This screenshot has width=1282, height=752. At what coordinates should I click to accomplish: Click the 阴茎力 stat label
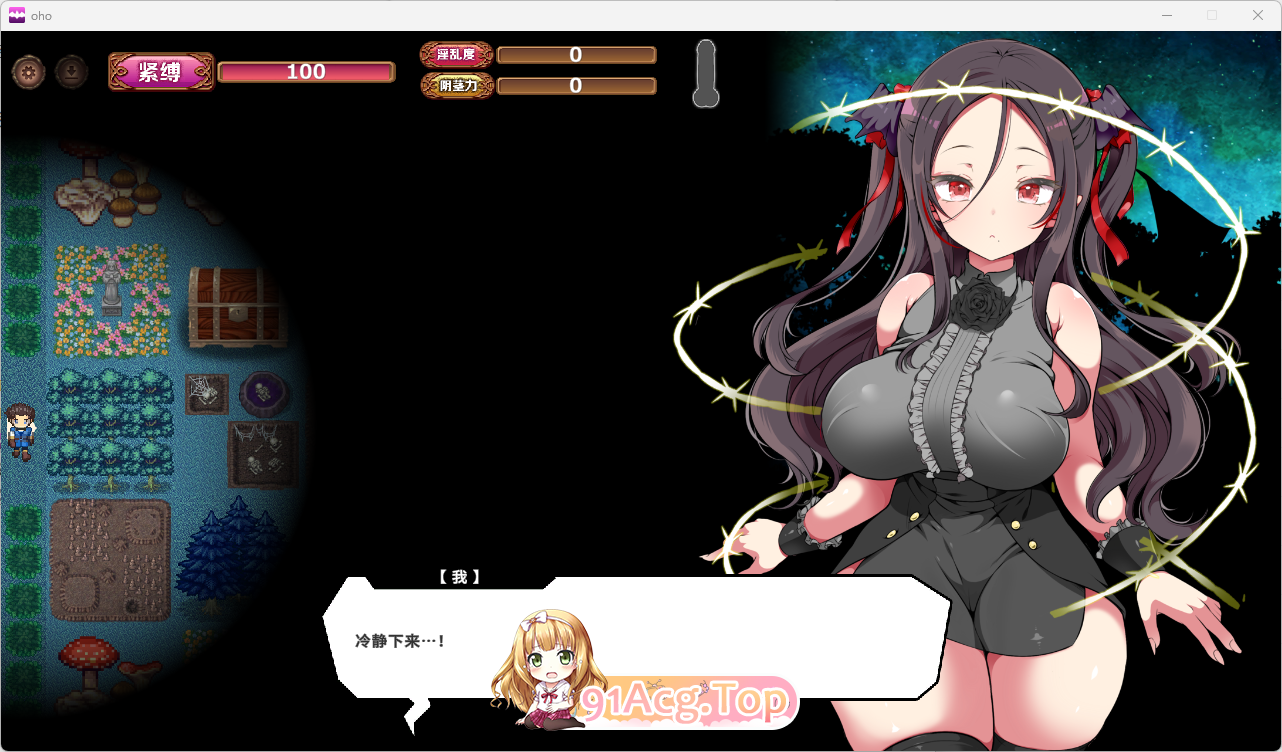point(456,86)
